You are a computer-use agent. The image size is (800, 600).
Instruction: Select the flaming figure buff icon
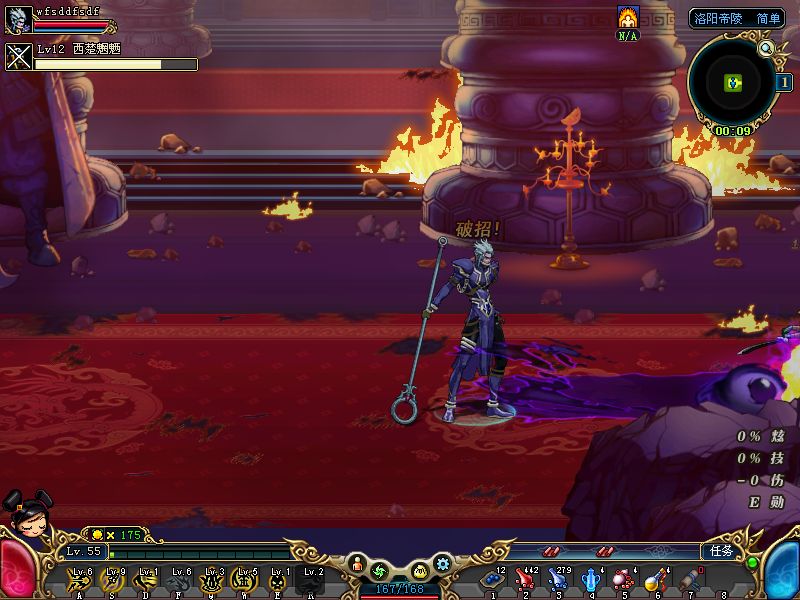(628, 17)
